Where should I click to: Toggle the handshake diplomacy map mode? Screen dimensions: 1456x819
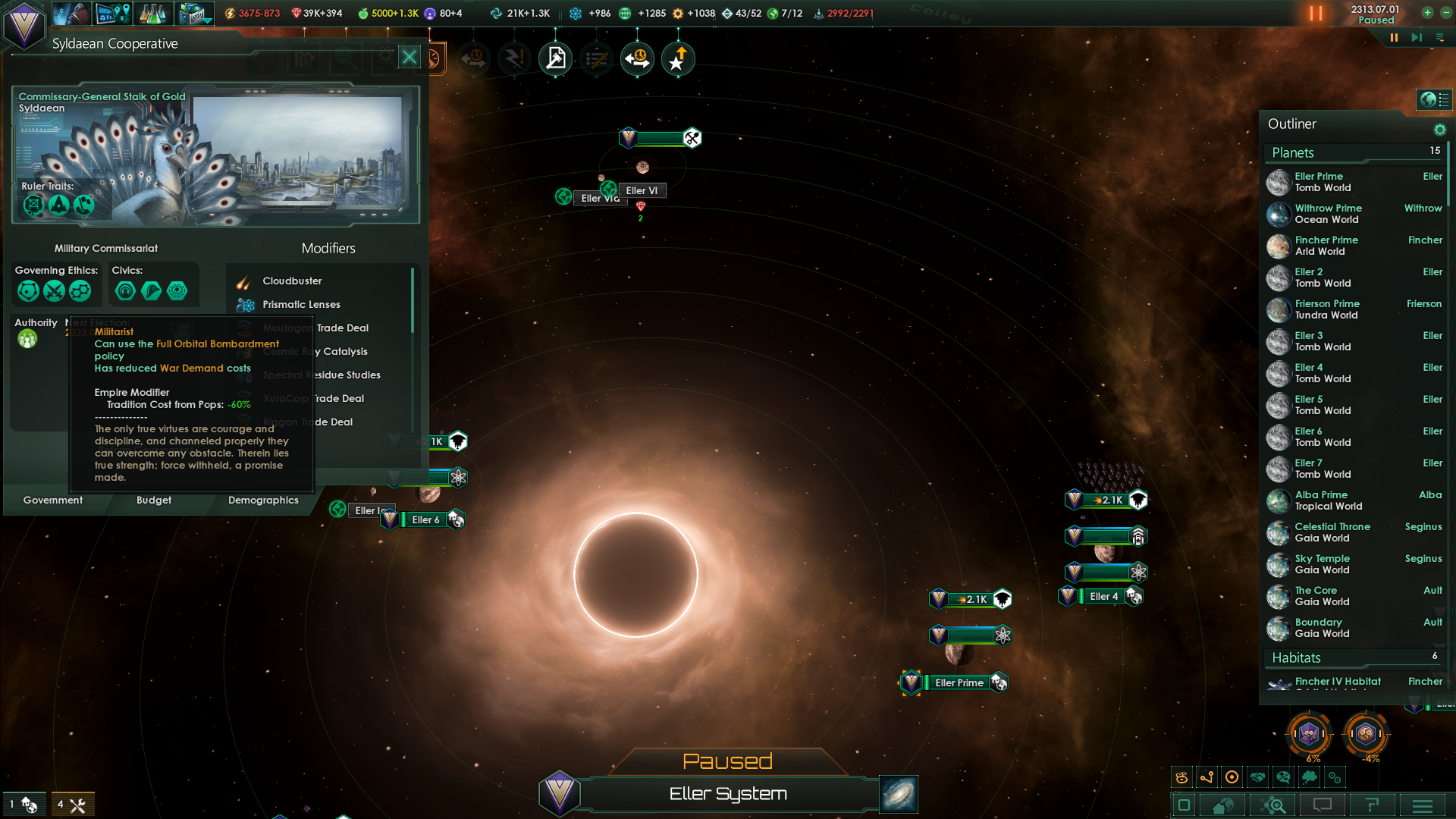(x=1258, y=777)
